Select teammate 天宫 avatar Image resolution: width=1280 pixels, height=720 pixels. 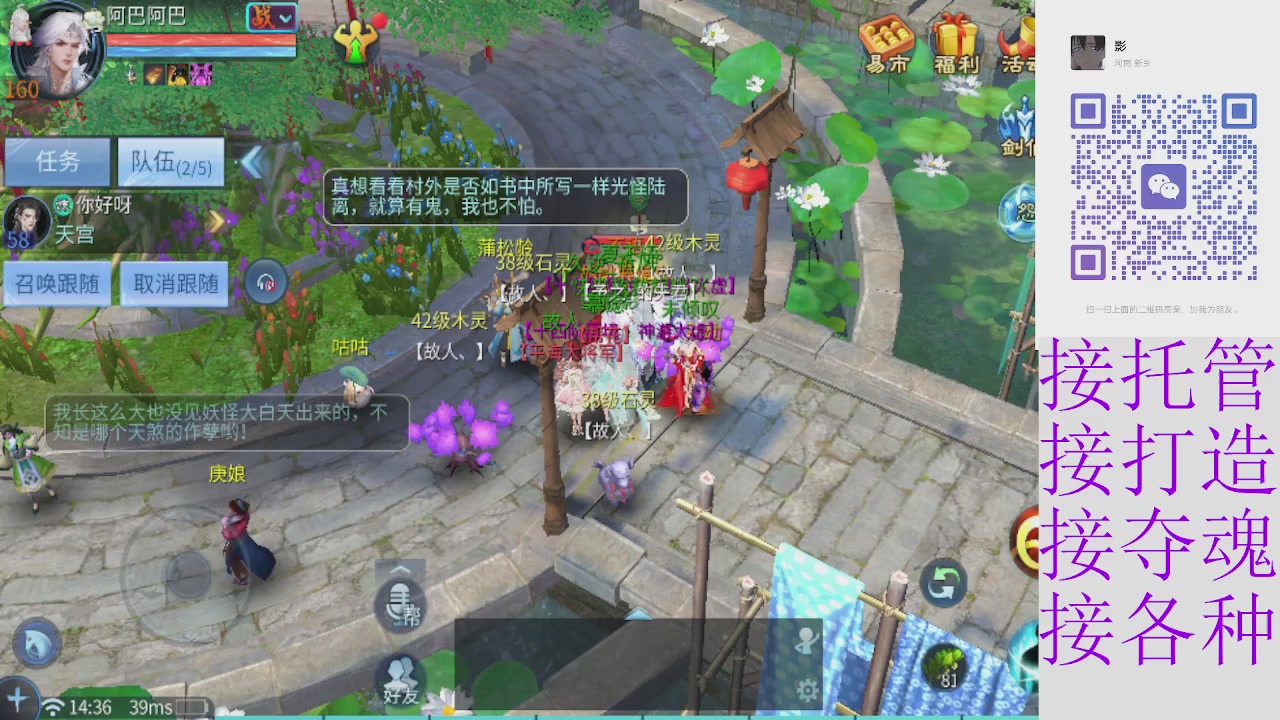click(27, 222)
